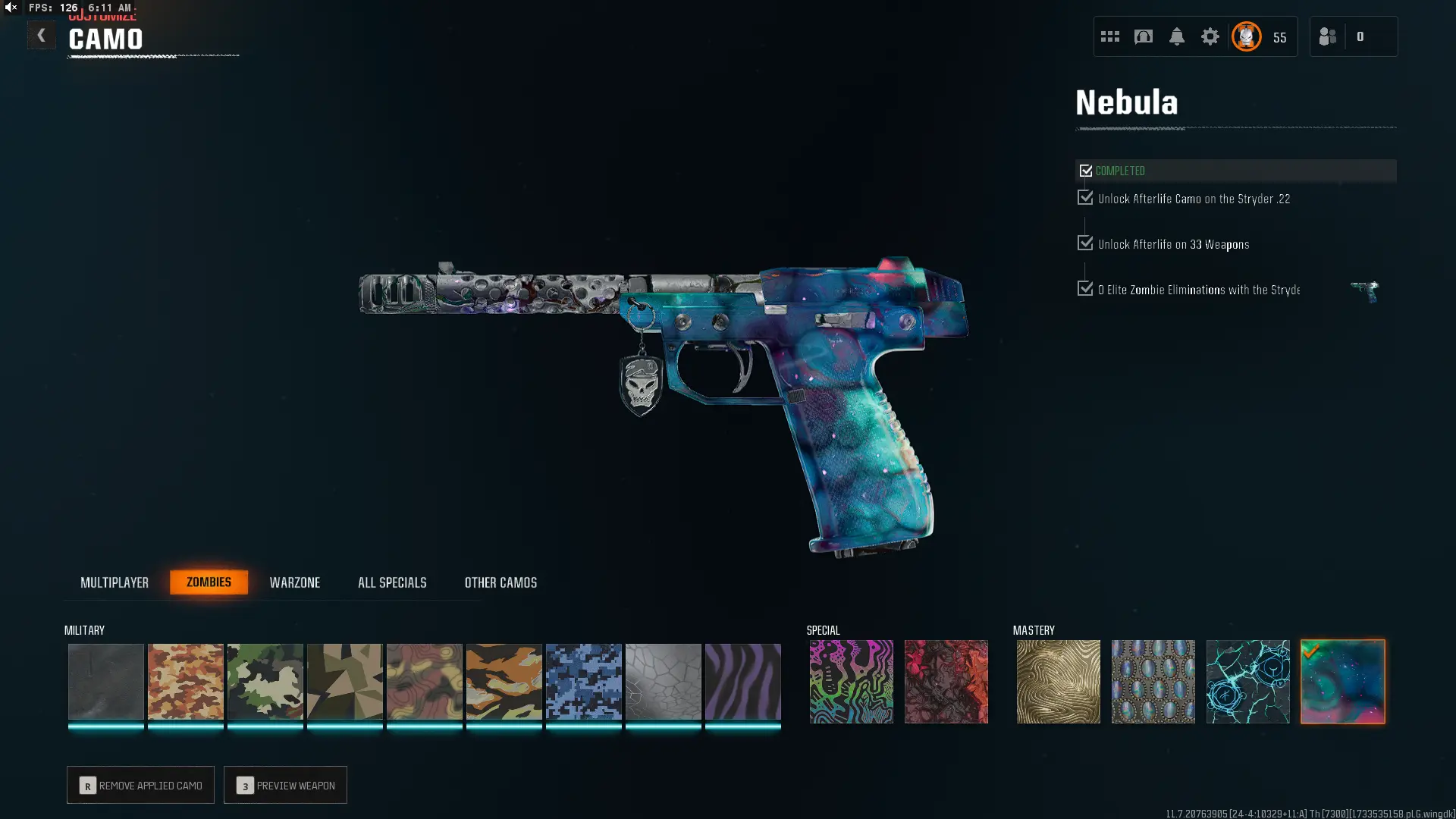View the Other Camos tab
This screenshot has height=819, width=1456.
(x=500, y=582)
